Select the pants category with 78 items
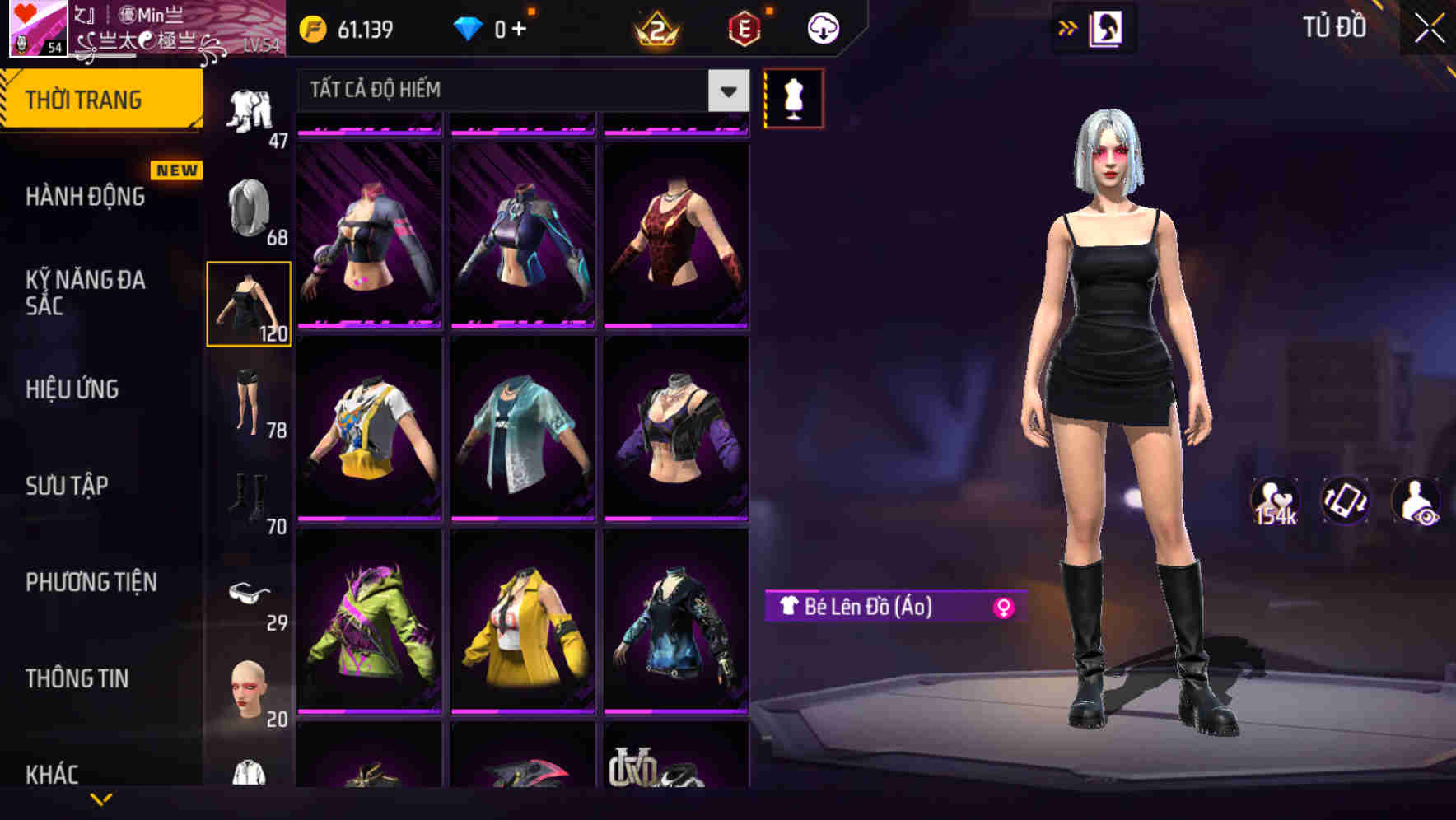1456x820 pixels. (x=250, y=403)
